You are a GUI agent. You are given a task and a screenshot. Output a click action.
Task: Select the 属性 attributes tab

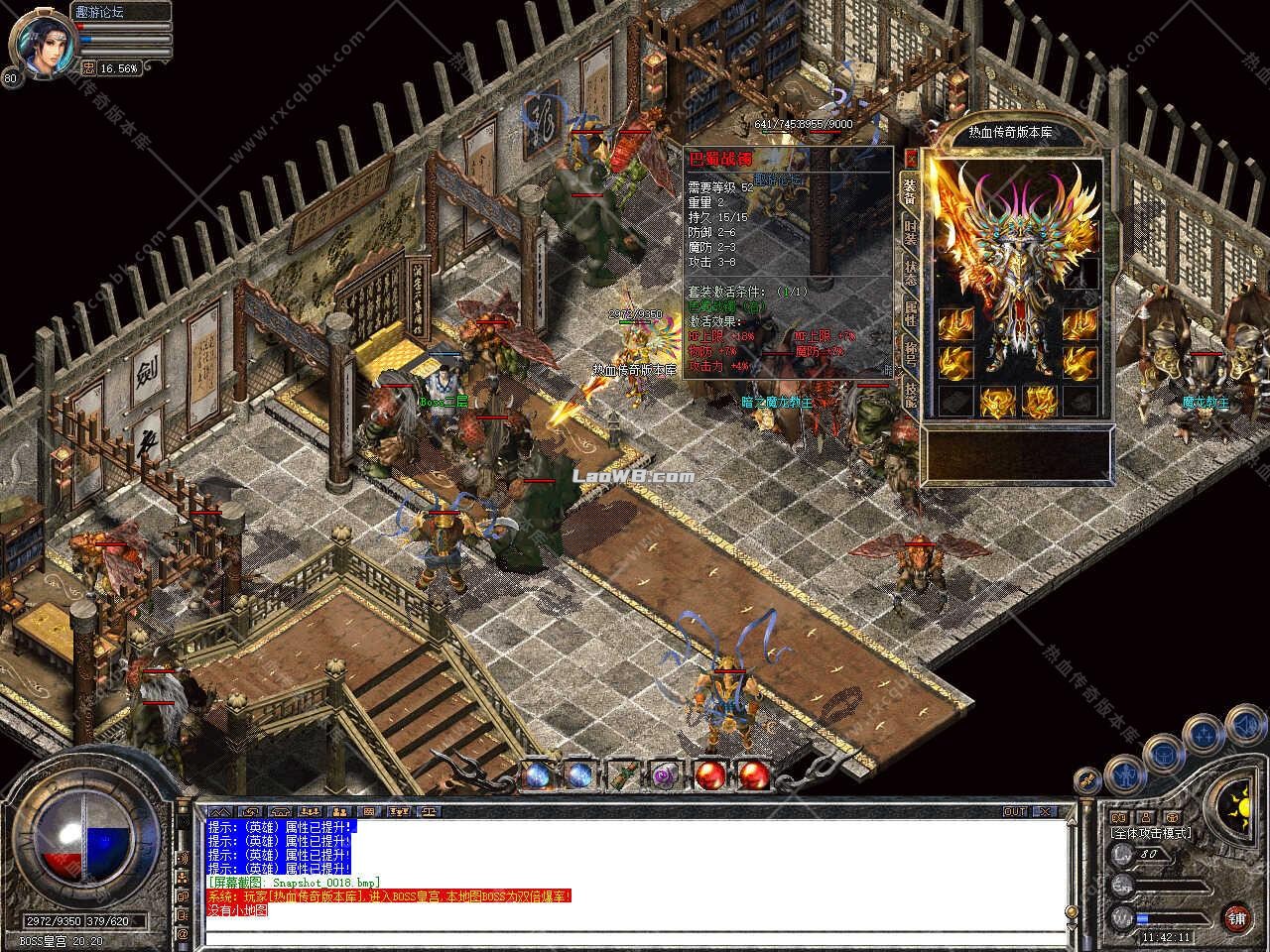click(910, 314)
